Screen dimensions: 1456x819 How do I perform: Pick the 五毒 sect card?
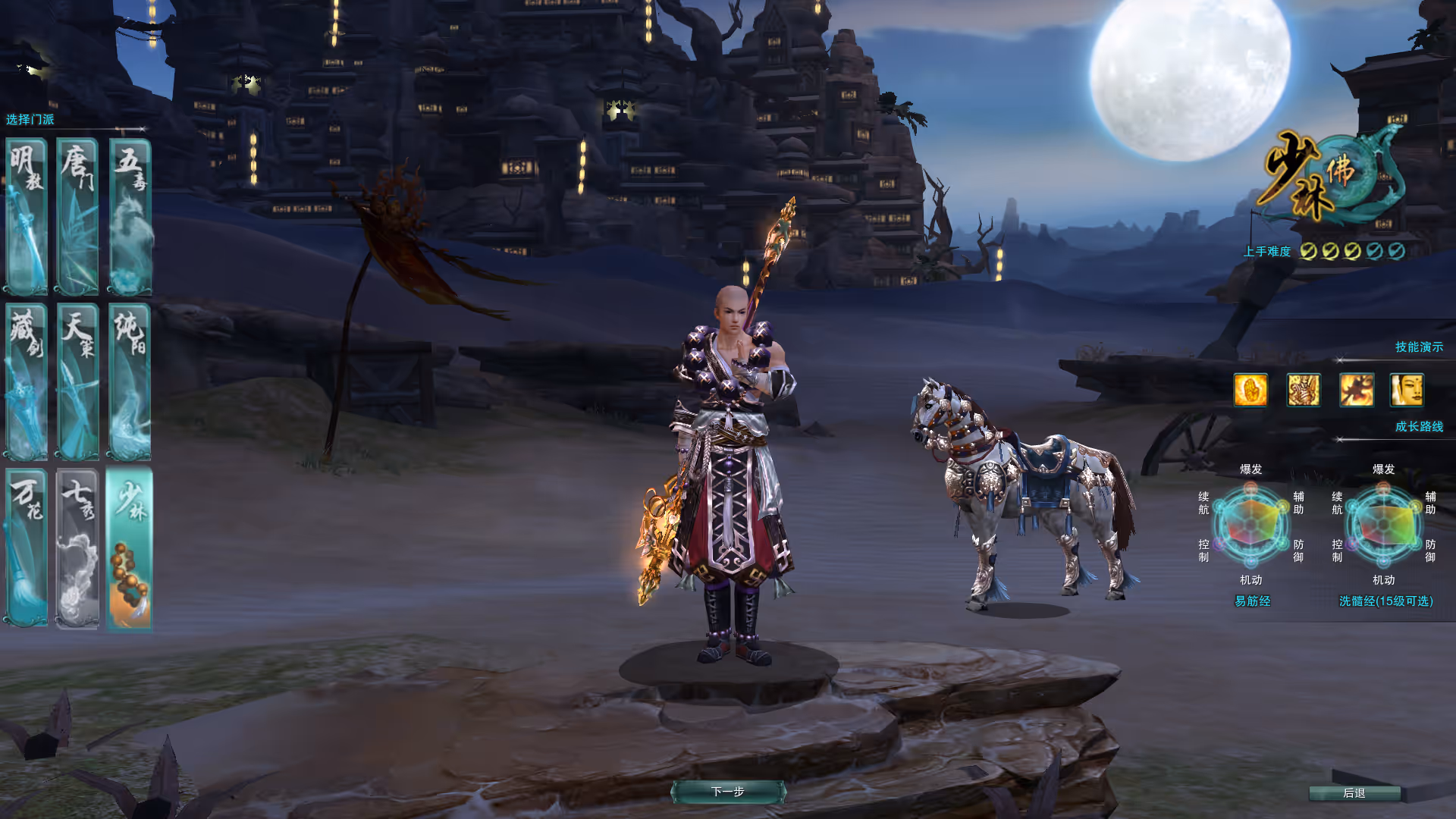pos(130,217)
